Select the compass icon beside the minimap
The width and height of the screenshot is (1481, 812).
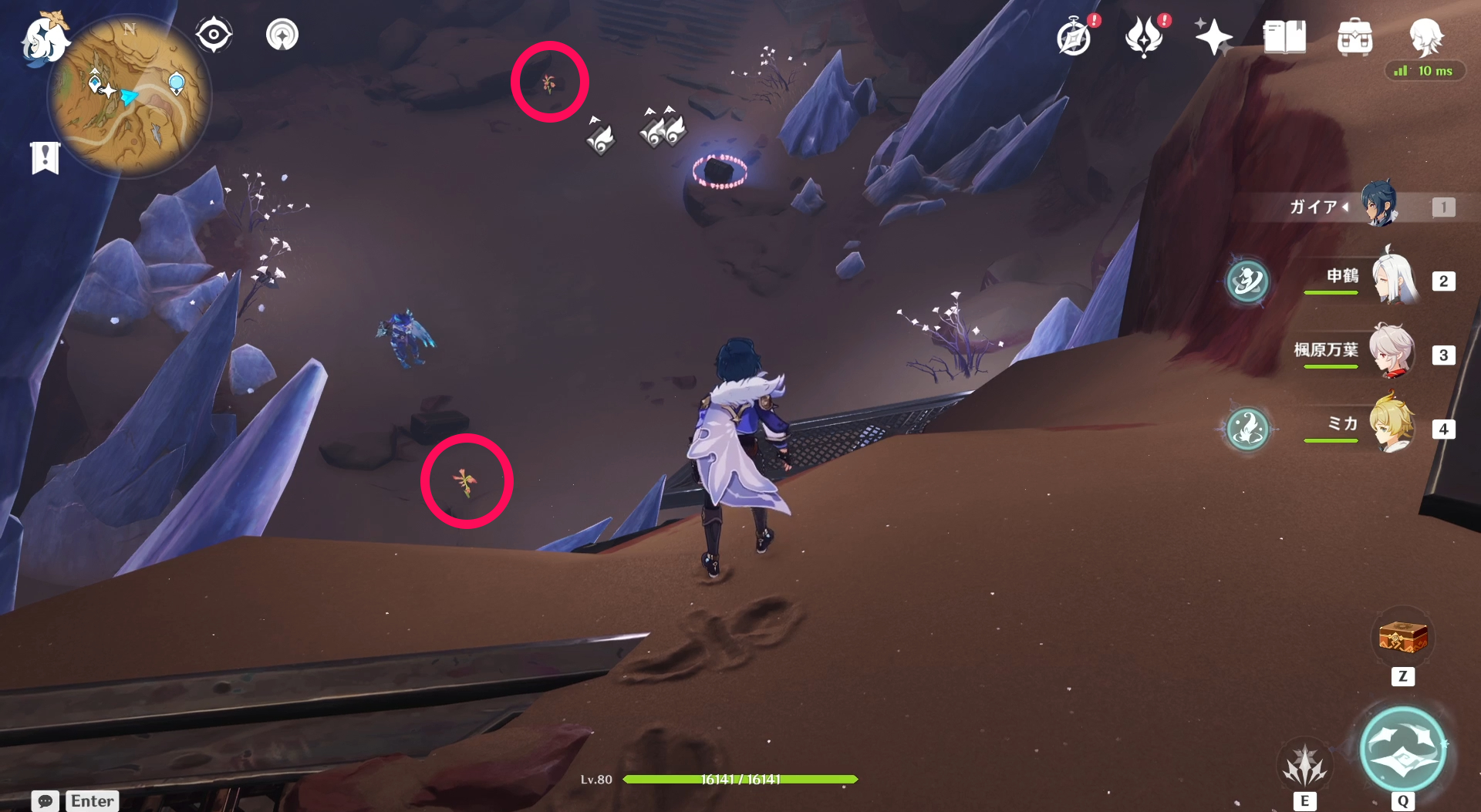click(x=214, y=34)
